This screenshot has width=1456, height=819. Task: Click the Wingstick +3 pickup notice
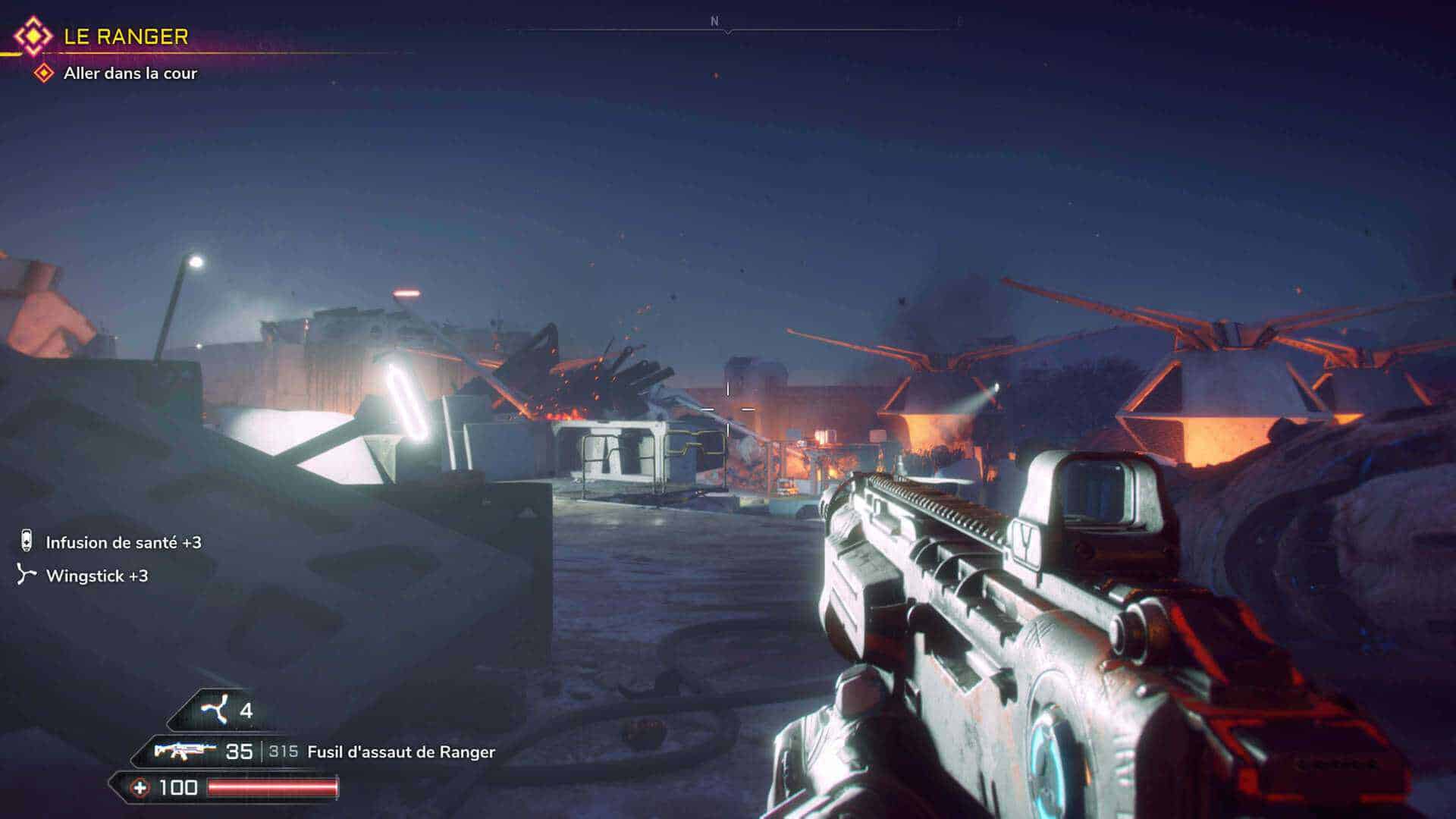[x=96, y=576]
